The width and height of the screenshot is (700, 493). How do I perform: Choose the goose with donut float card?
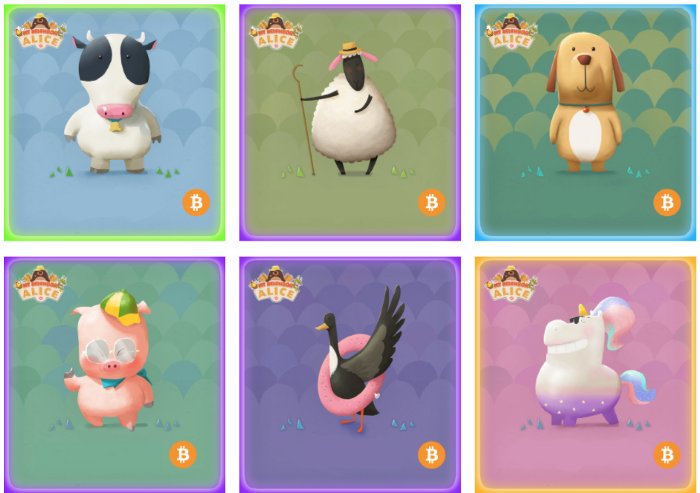[349, 374]
